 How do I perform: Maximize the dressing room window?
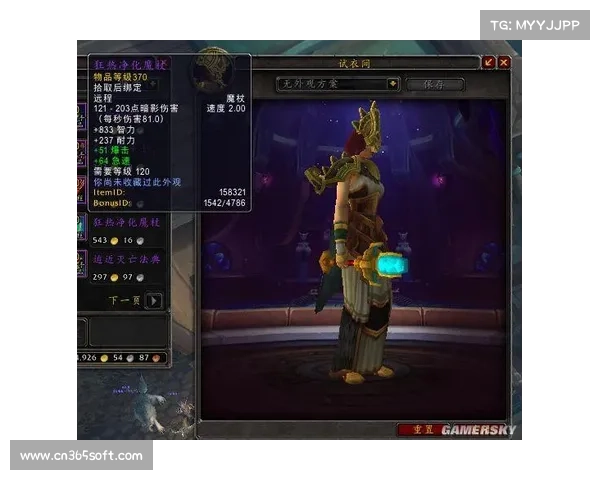[x=489, y=62]
